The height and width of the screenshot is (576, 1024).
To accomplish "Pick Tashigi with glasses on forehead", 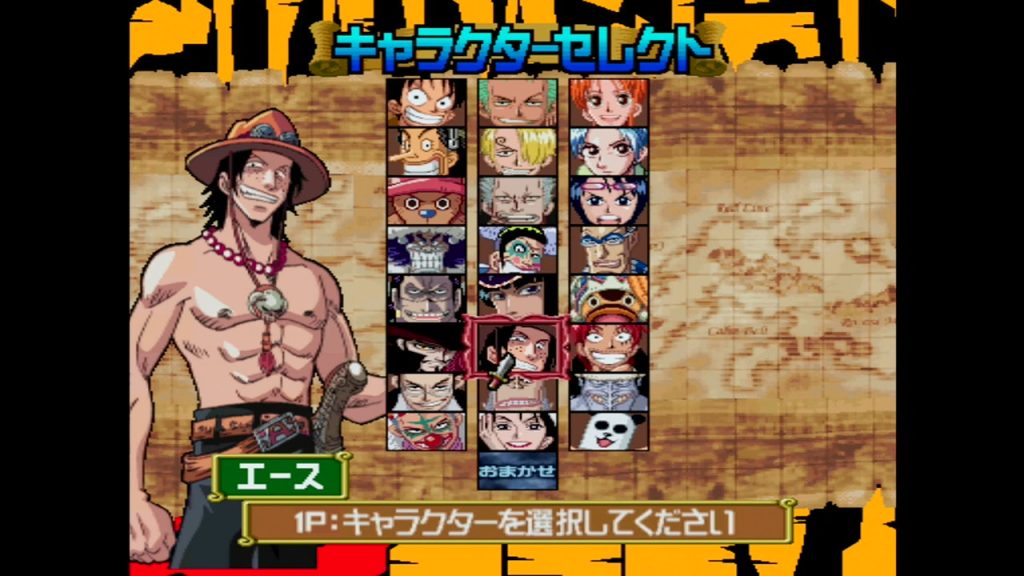I will coord(609,200).
